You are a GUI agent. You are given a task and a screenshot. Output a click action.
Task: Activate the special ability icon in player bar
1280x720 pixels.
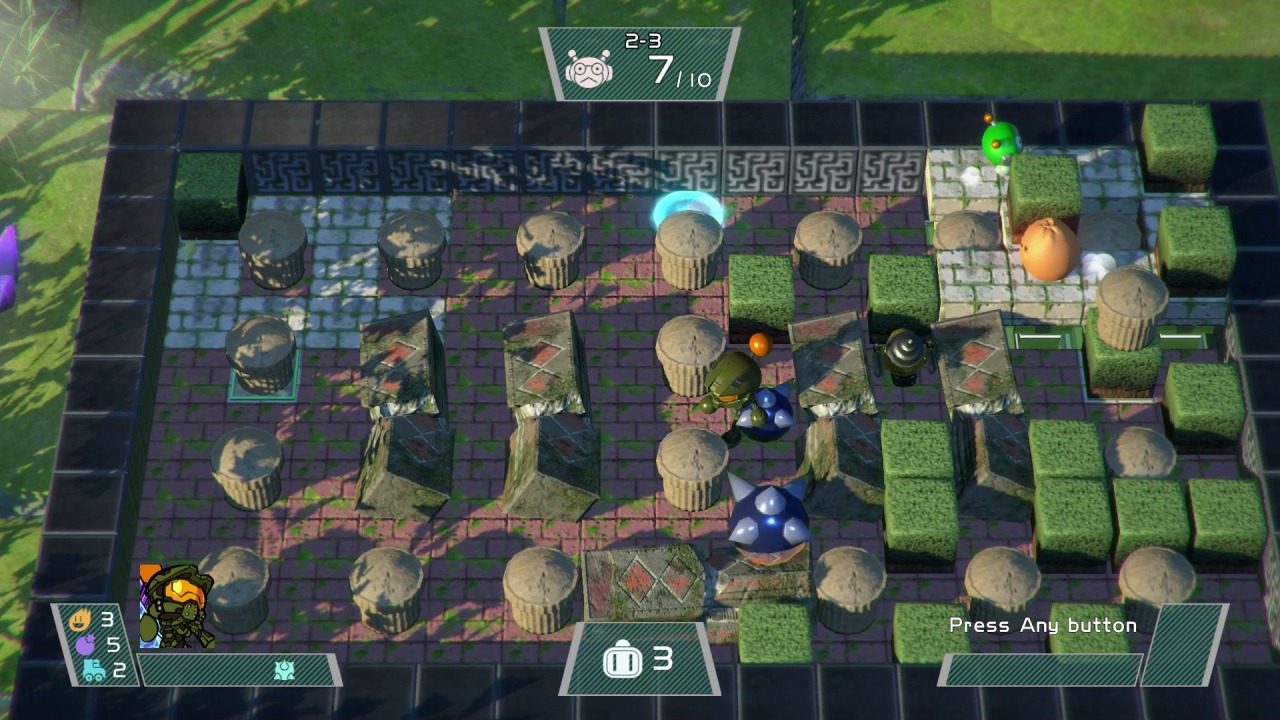[x=284, y=670]
